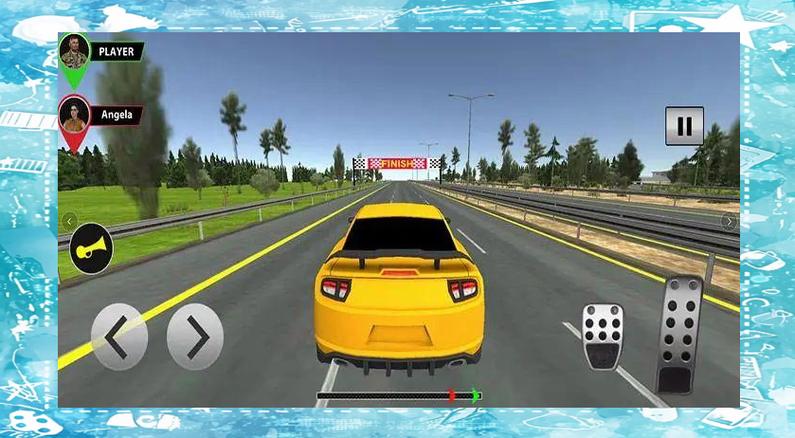The image size is (795, 438).
Task: Steer left with the left arrow button
Action: [119, 337]
